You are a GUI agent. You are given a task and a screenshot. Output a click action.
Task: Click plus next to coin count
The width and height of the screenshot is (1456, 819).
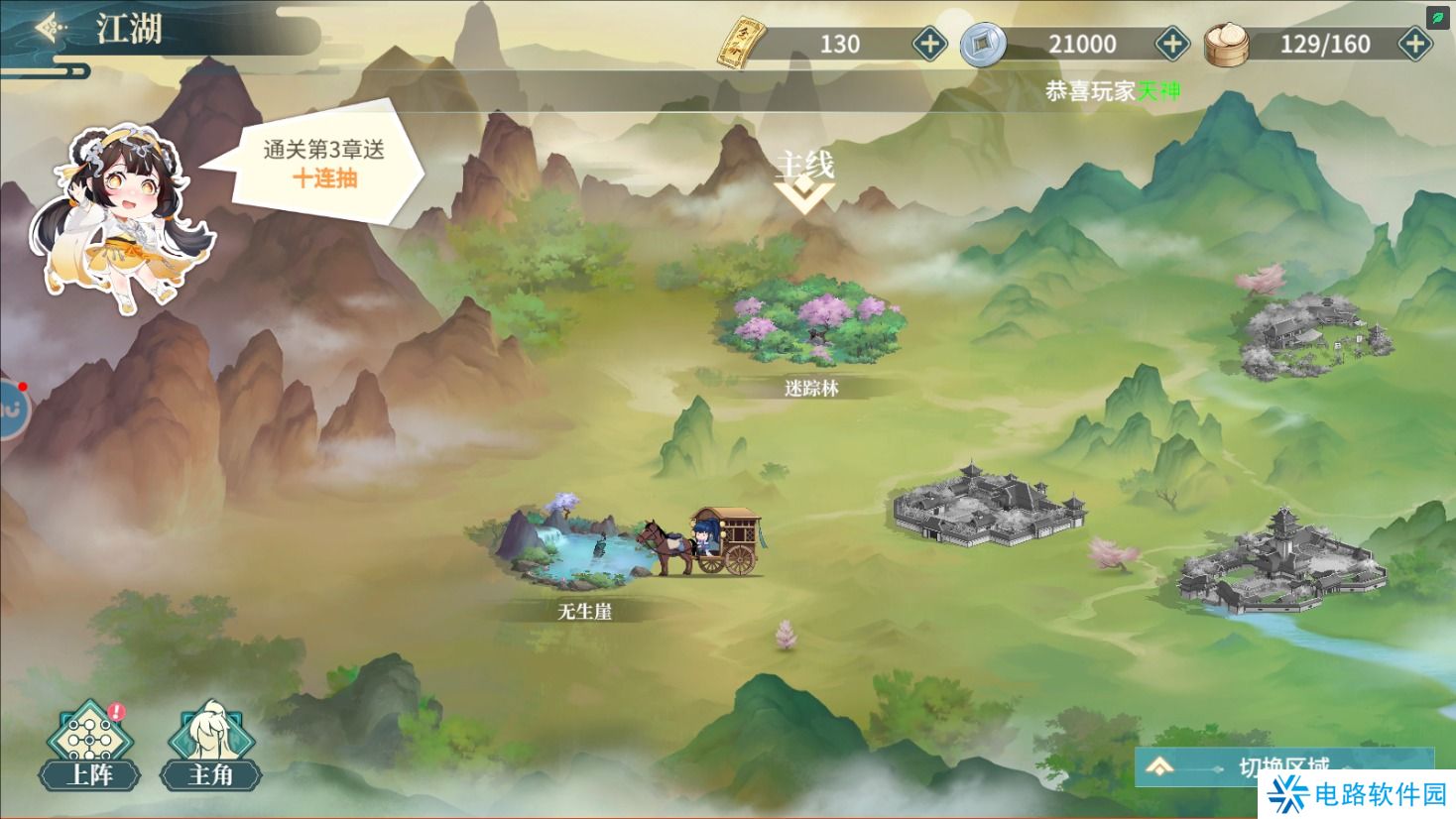point(1171,44)
